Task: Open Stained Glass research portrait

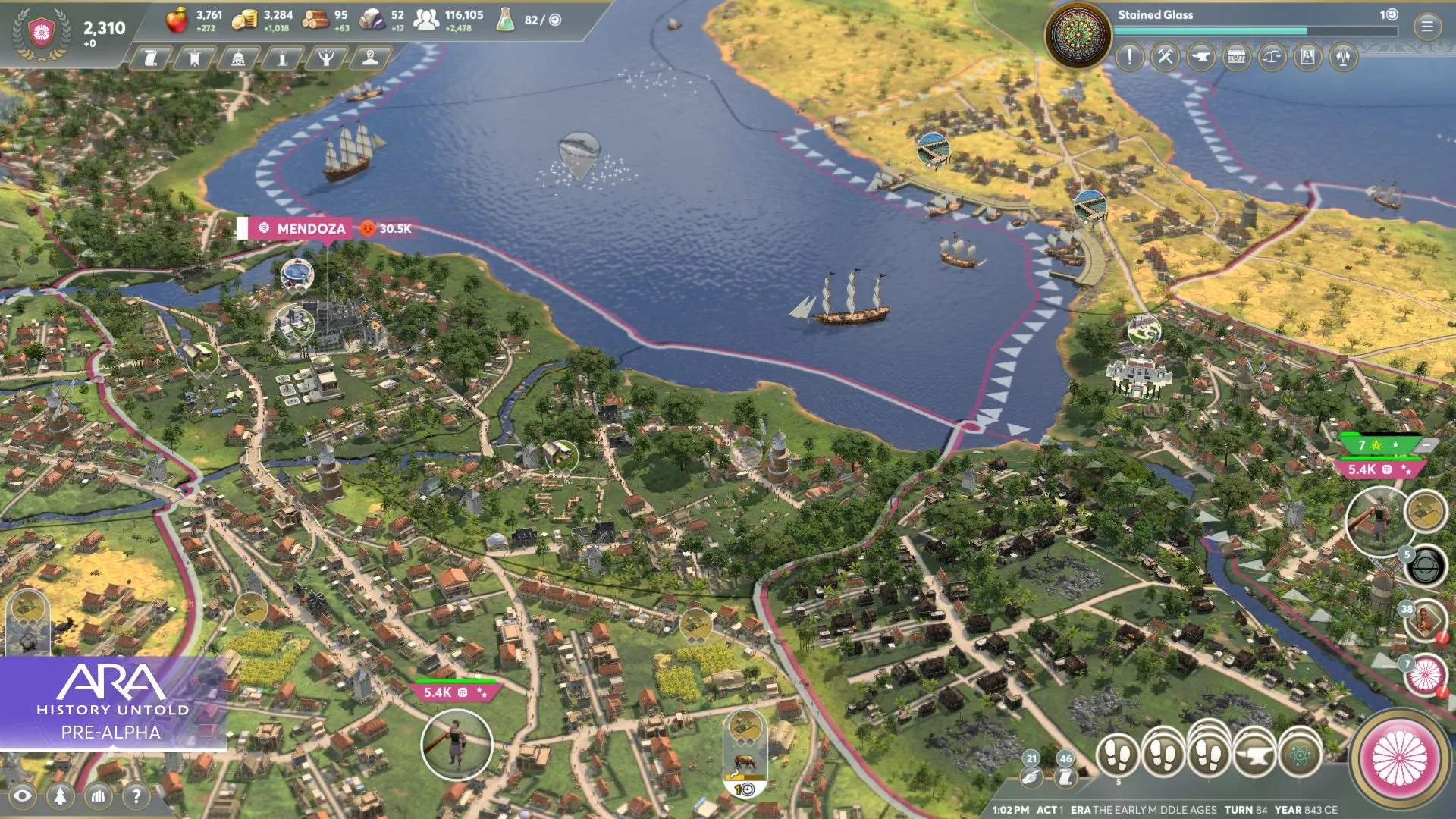Action: pyautogui.click(x=1078, y=35)
